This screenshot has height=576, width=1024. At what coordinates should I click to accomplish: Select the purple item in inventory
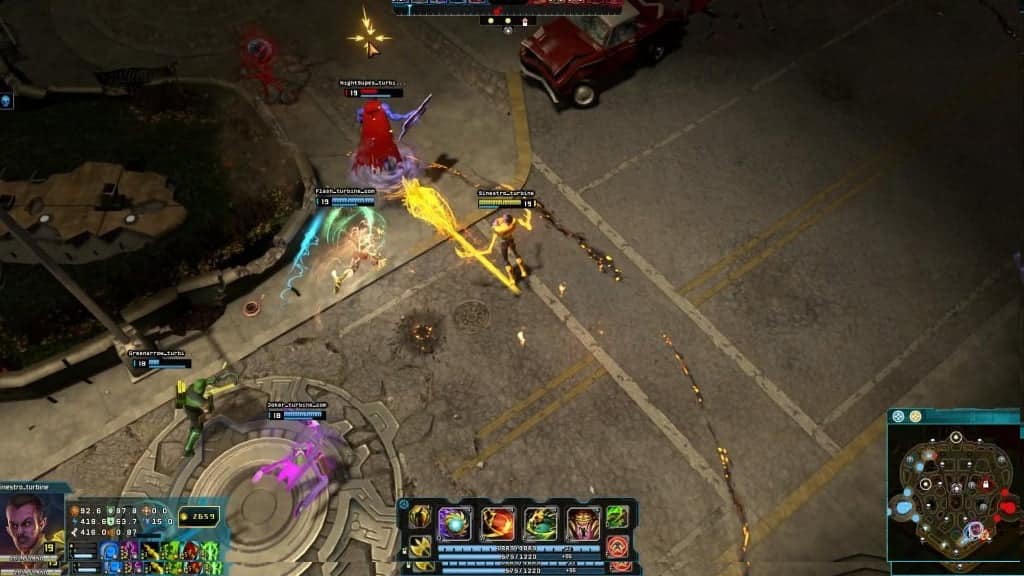pos(129,551)
